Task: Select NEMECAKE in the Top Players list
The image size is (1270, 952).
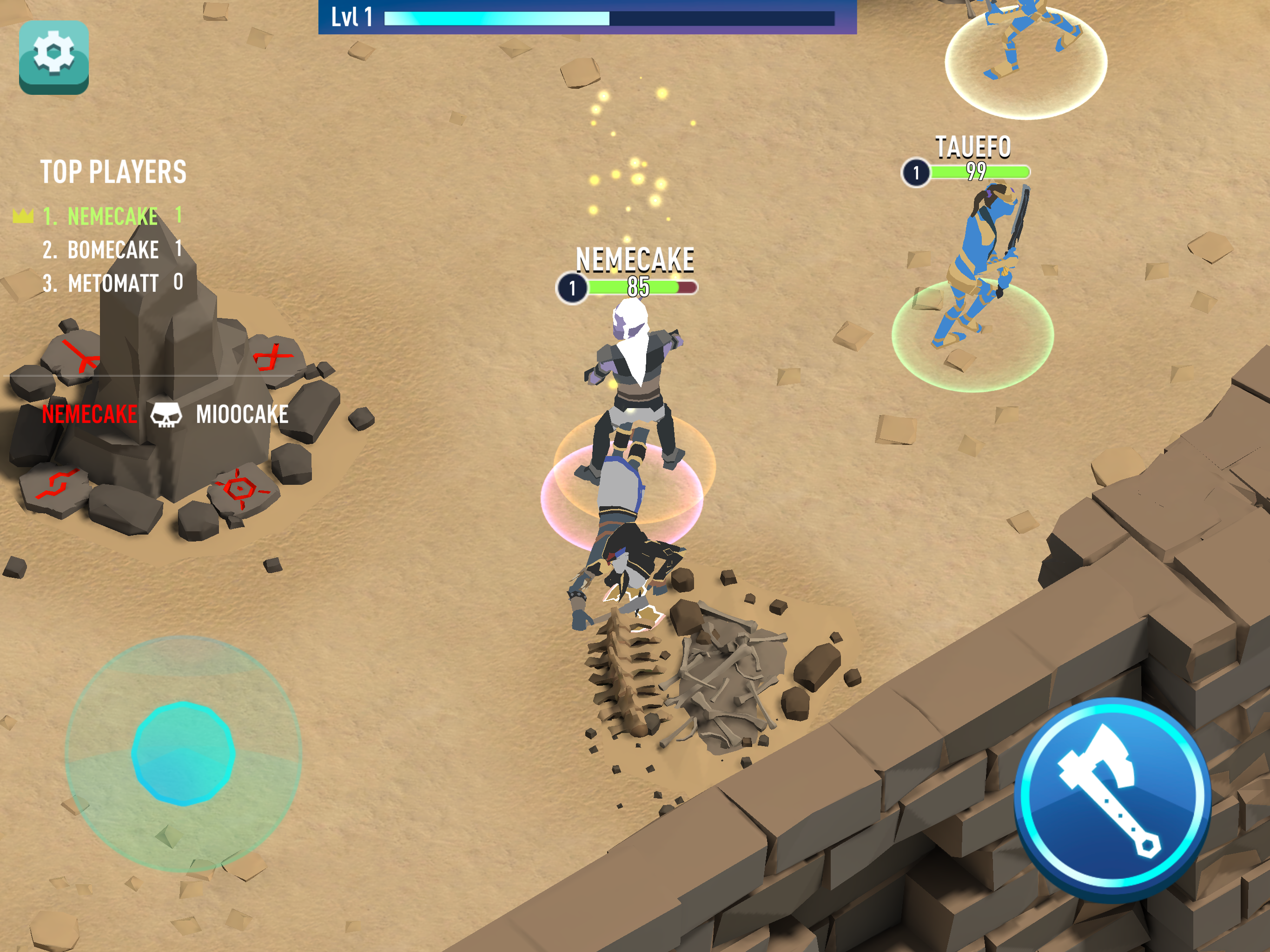Action: pos(112,217)
